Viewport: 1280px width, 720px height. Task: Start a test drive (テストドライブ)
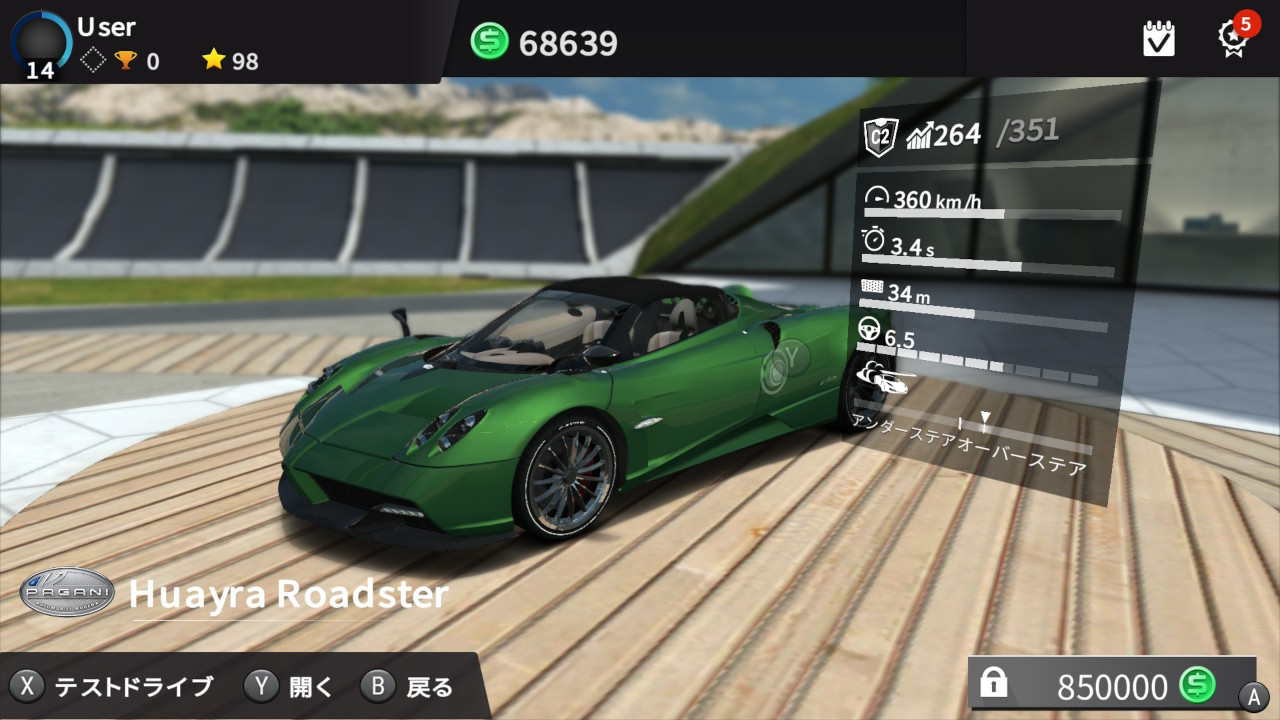pyautogui.click(x=113, y=687)
